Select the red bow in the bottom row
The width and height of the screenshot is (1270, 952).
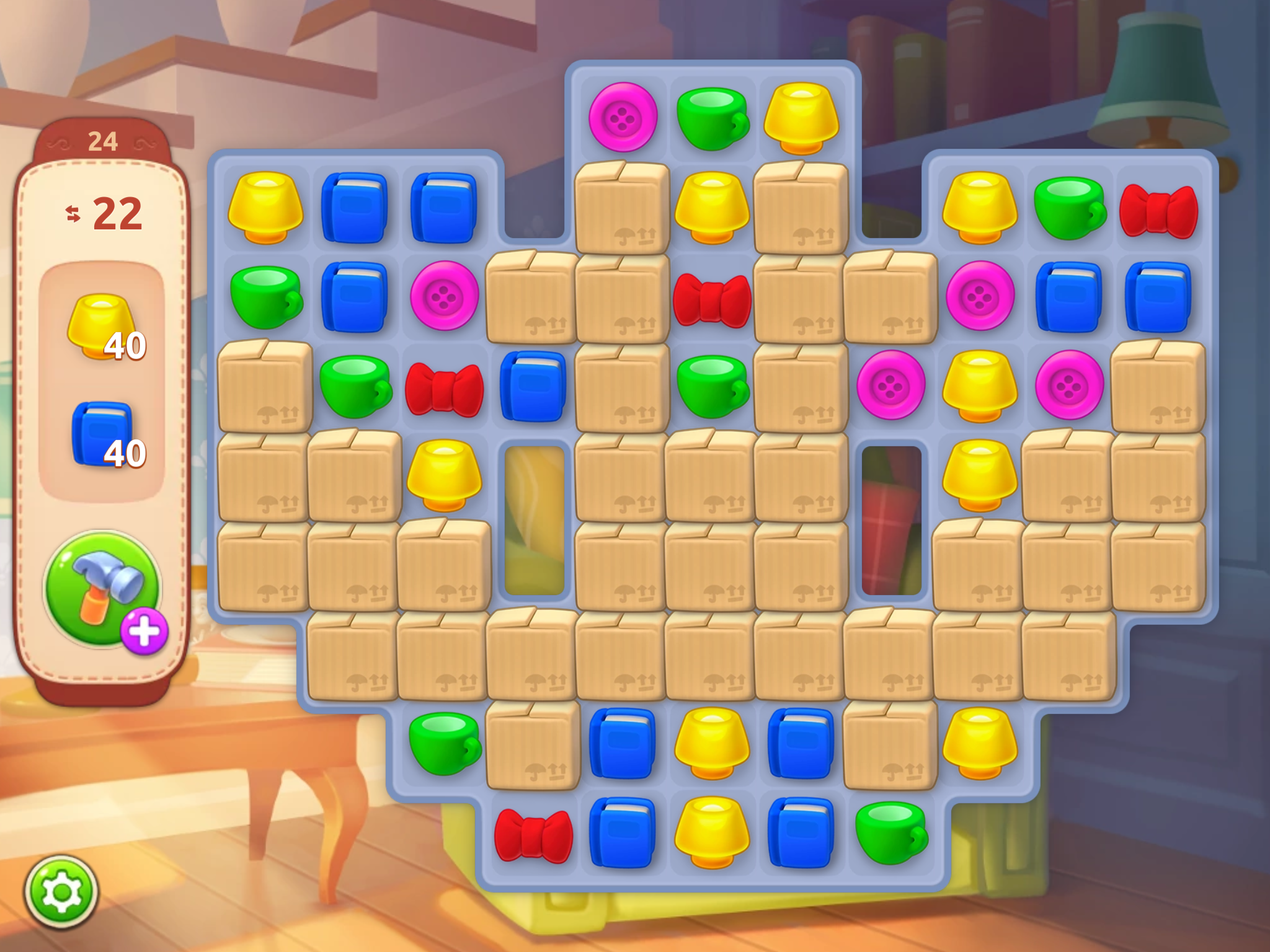click(x=533, y=834)
